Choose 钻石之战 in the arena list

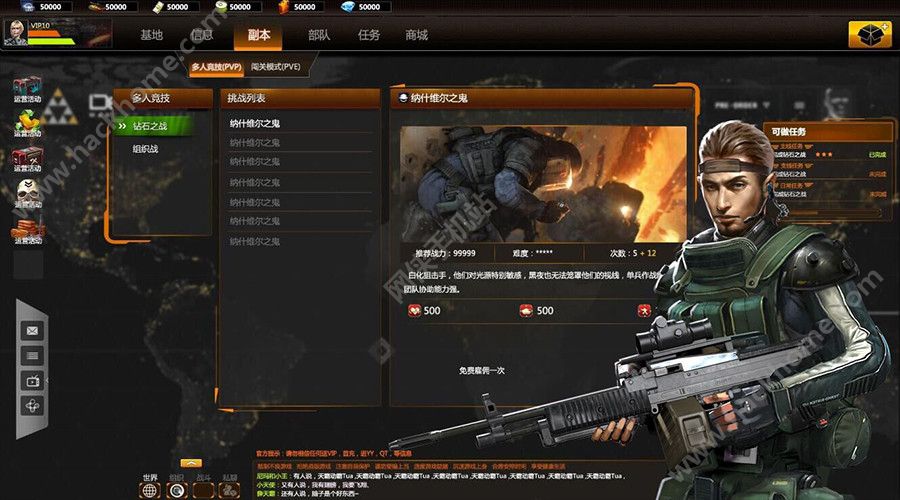150,126
